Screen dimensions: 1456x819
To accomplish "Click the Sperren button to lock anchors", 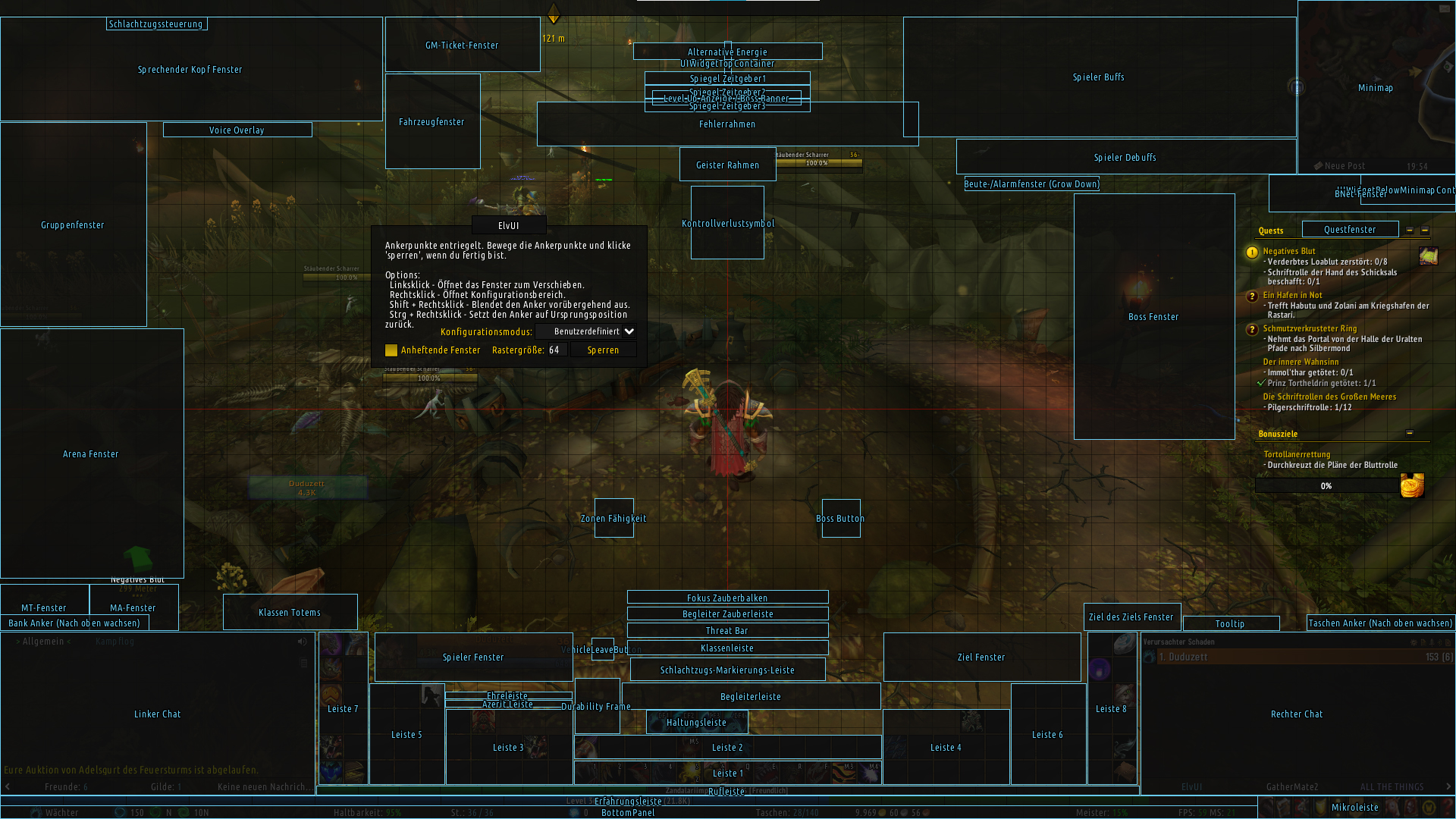I will [603, 350].
